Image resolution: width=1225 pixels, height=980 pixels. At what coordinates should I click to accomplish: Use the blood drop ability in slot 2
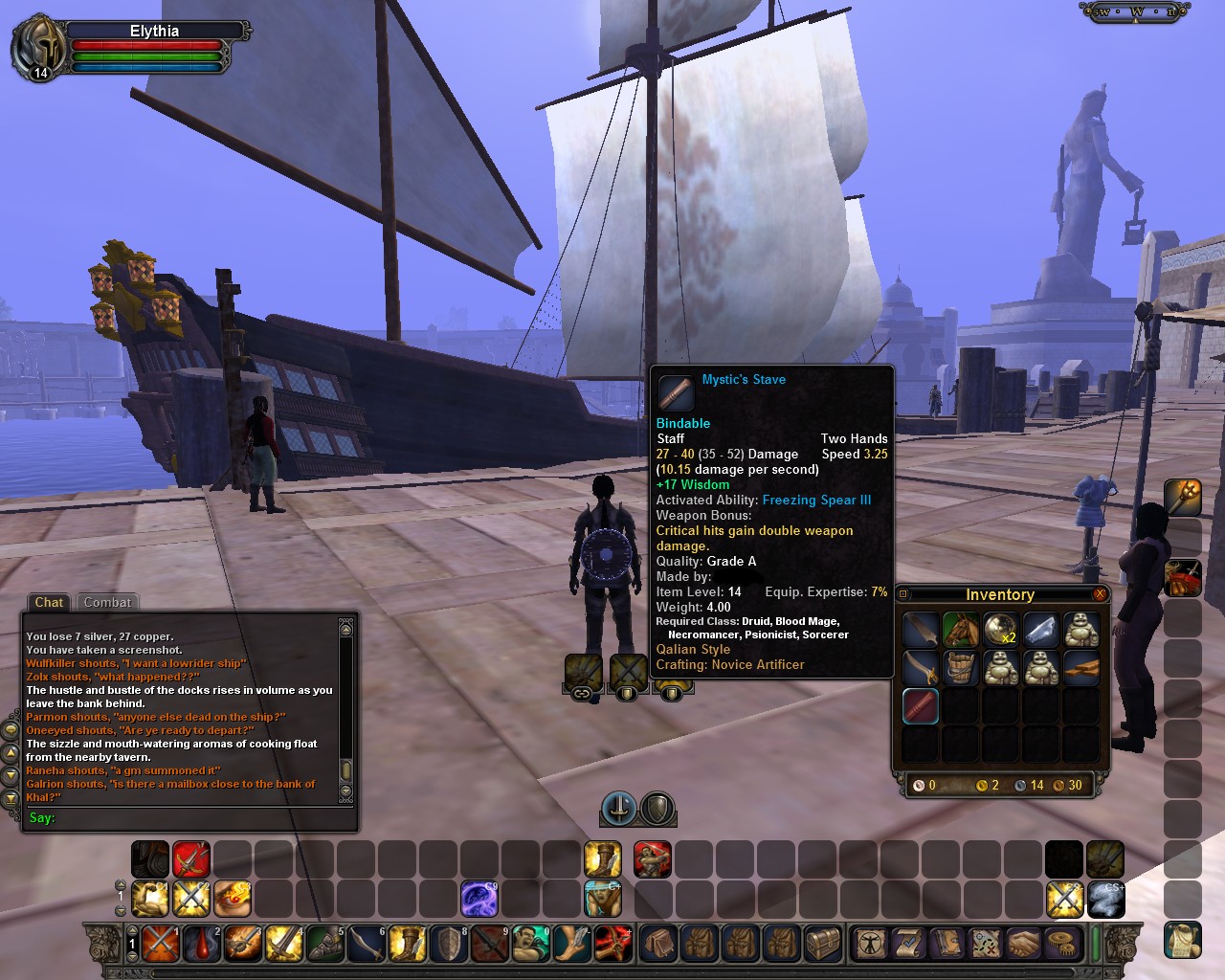tap(202, 944)
